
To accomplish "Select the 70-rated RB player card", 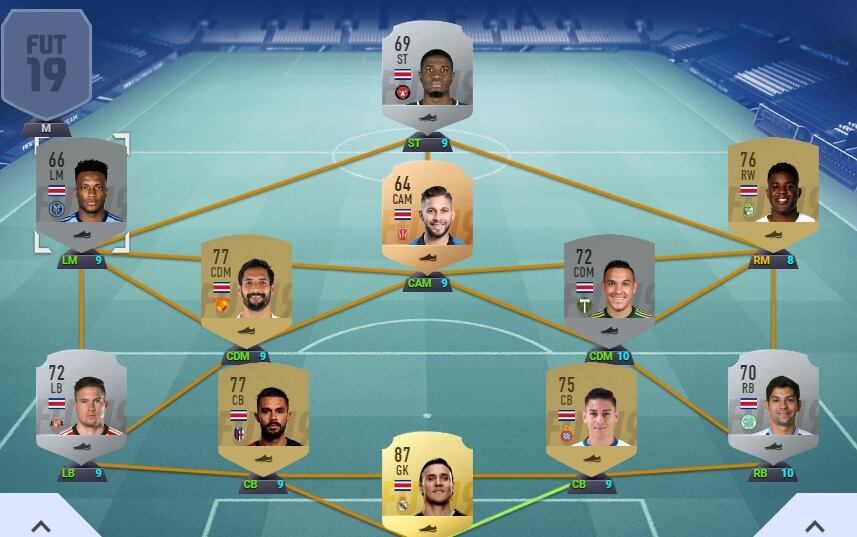I will (773, 405).
